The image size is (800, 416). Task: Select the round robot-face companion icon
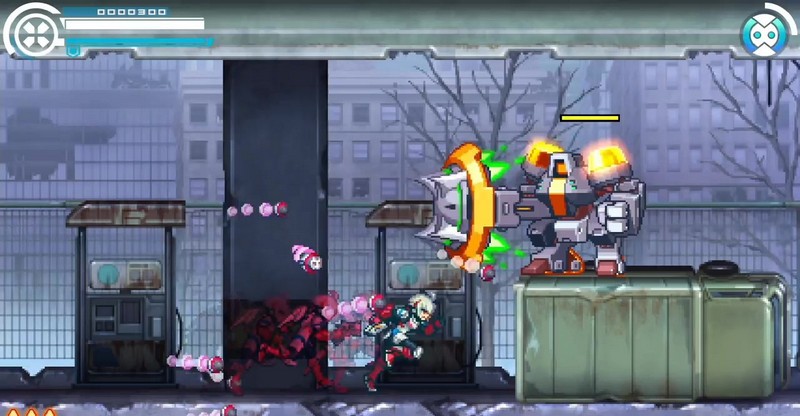click(763, 33)
